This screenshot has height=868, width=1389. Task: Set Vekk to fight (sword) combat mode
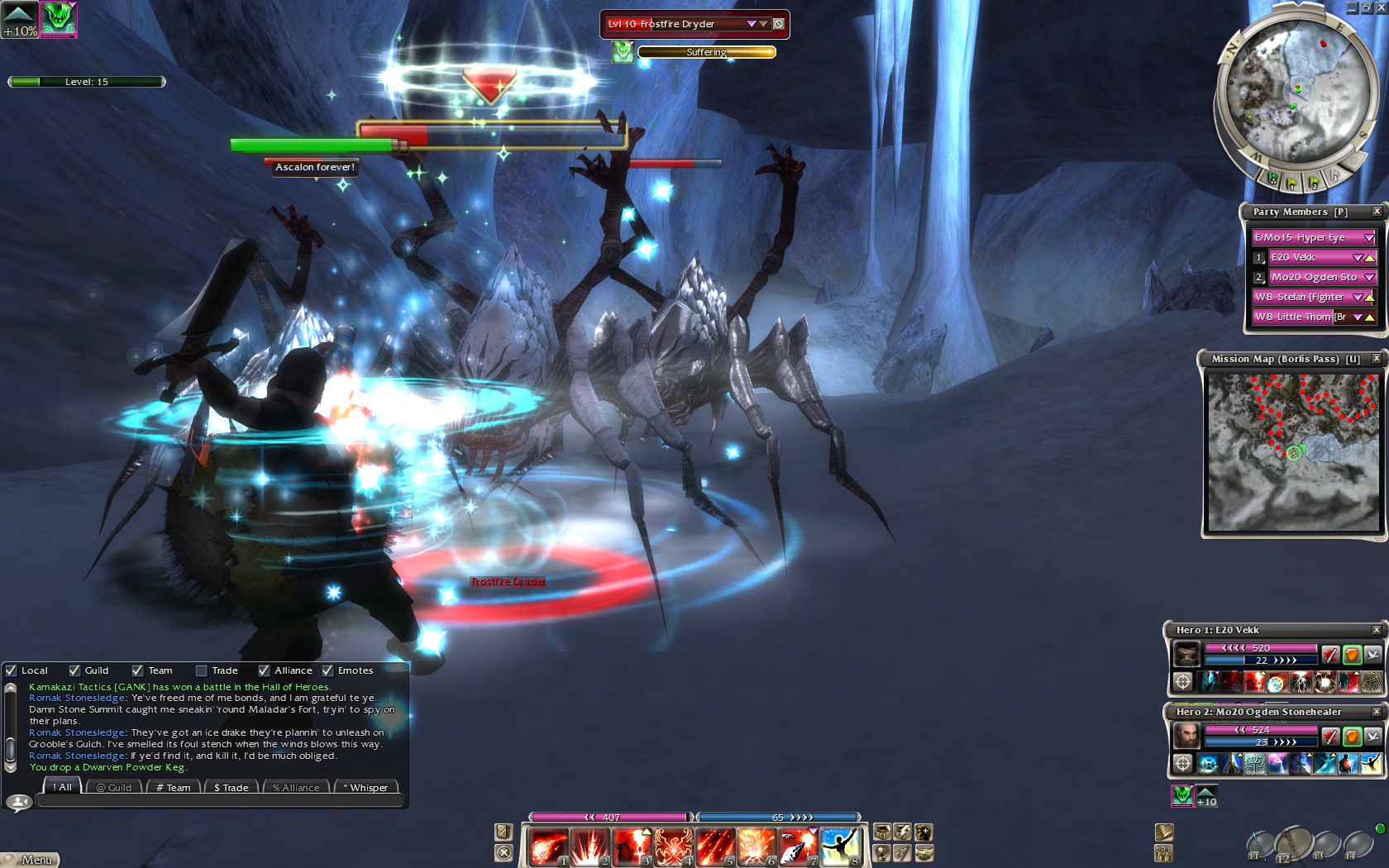tap(1330, 655)
